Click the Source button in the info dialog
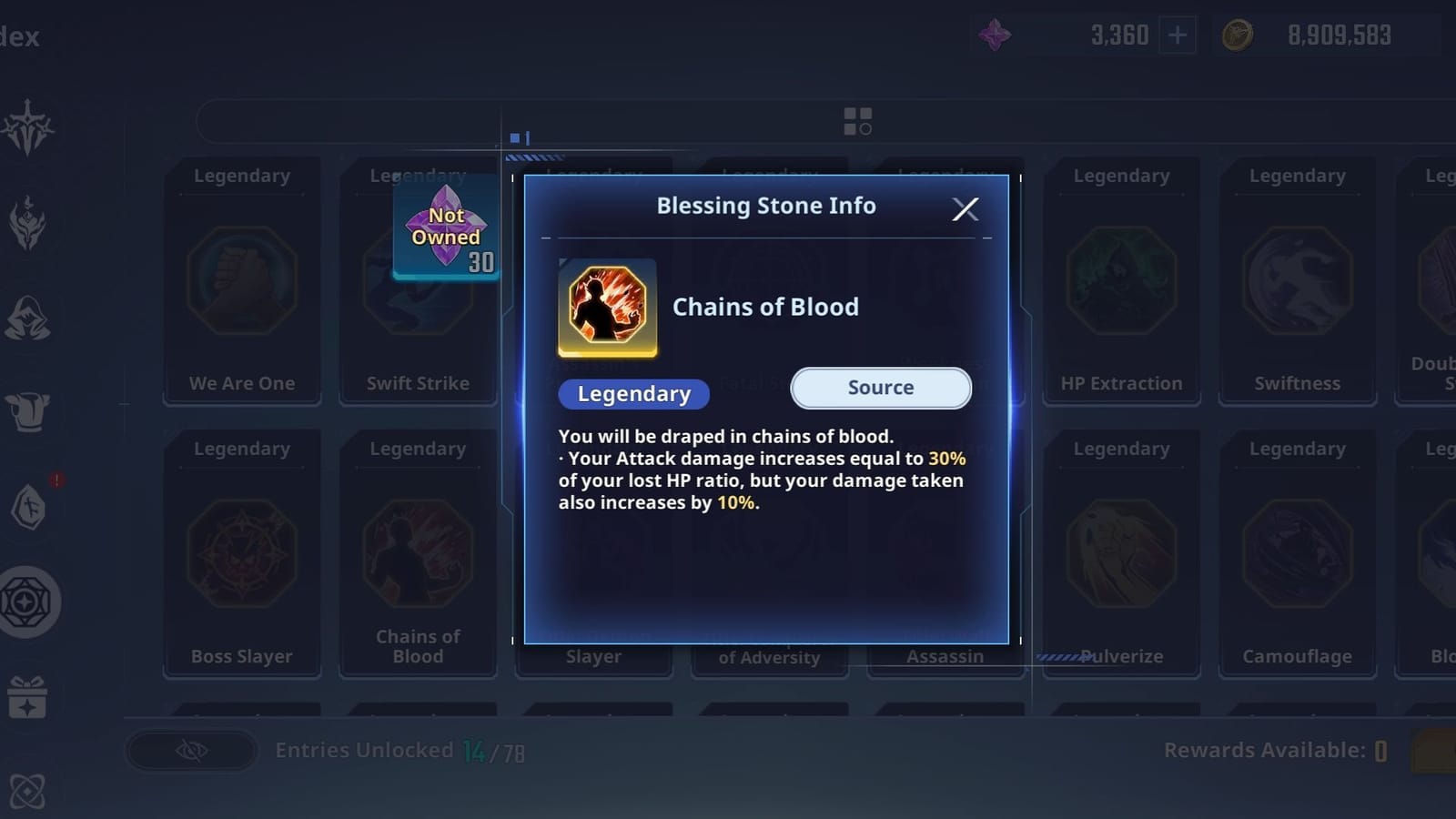The image size is (1456, 819). 879,388
